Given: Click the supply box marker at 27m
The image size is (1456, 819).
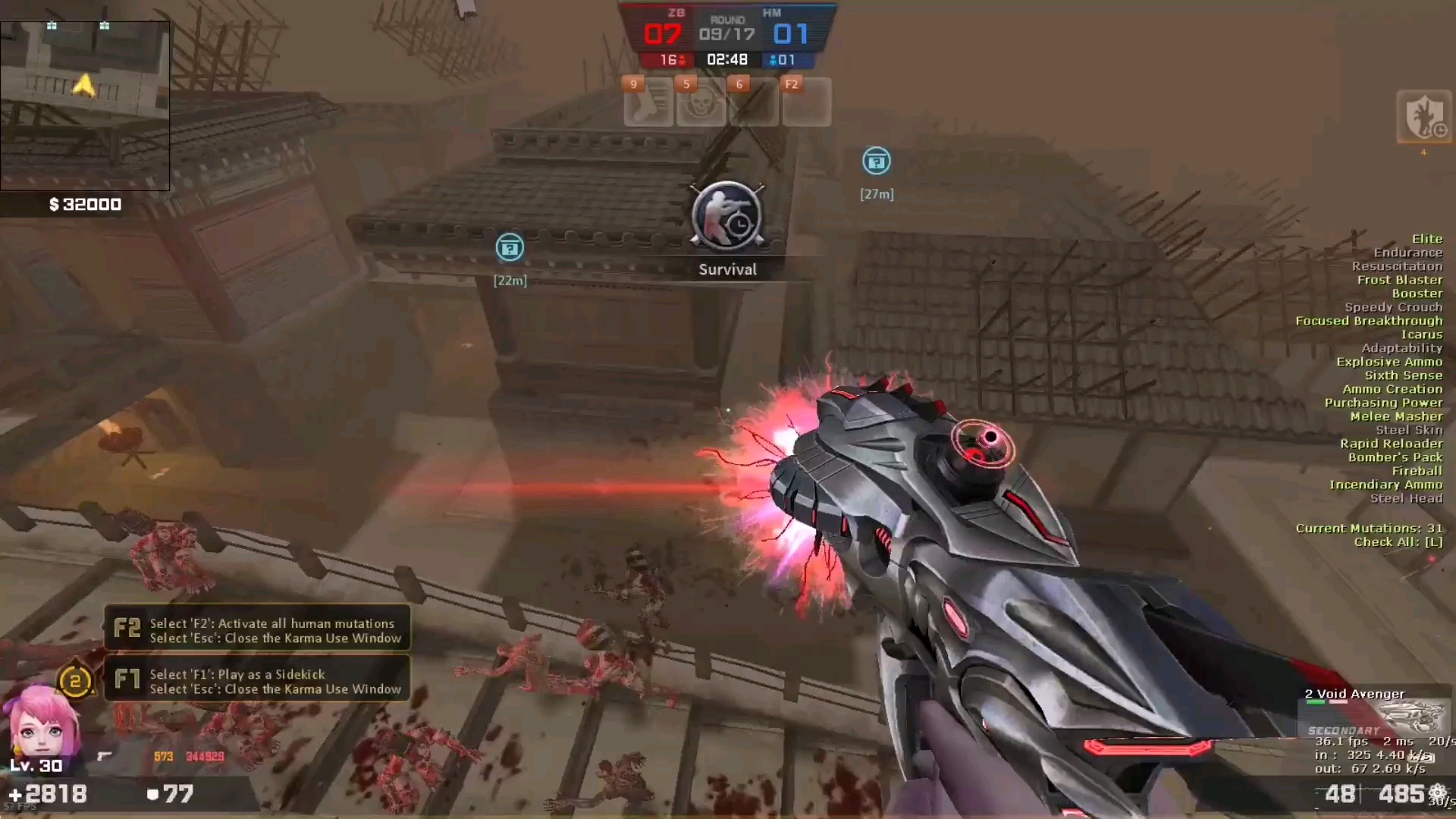Looking at the screenshot, I should click(x=876, y=162).
